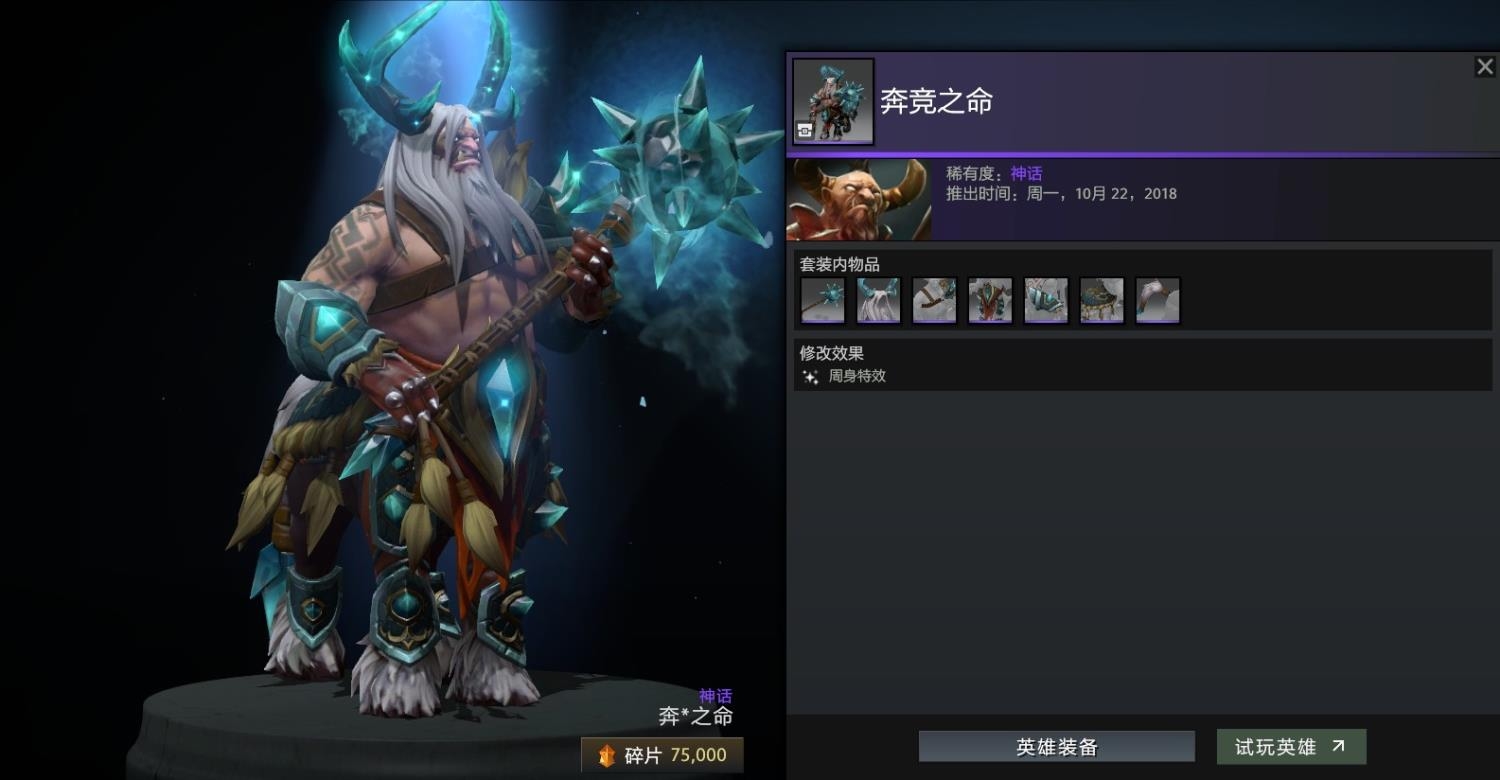Viewport: 1500px width, 780px height.
Task: Choose the shoulder strap item in the set
Action: tap(935, 300)
